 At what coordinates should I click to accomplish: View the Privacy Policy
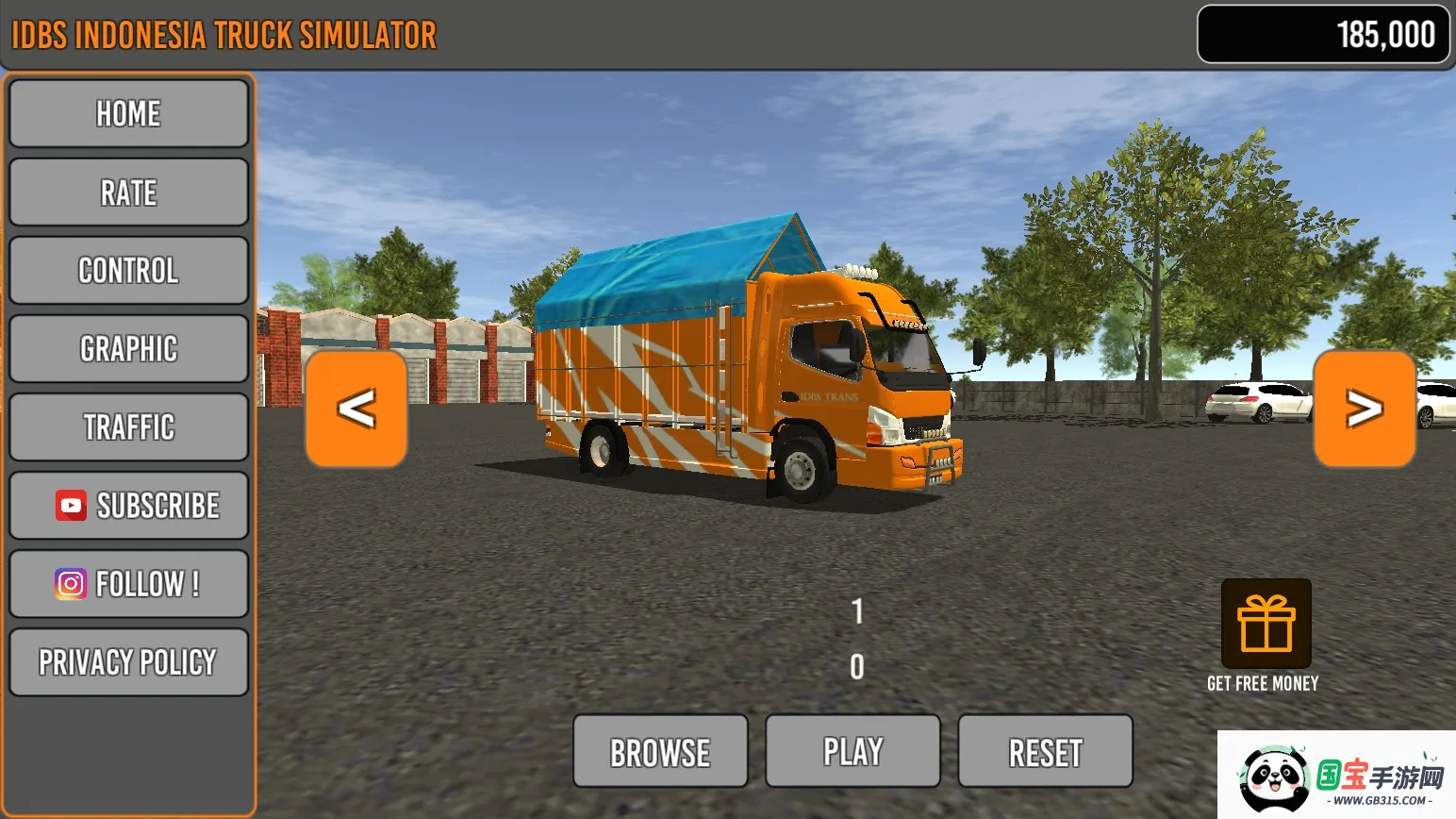tap(128, 662)
